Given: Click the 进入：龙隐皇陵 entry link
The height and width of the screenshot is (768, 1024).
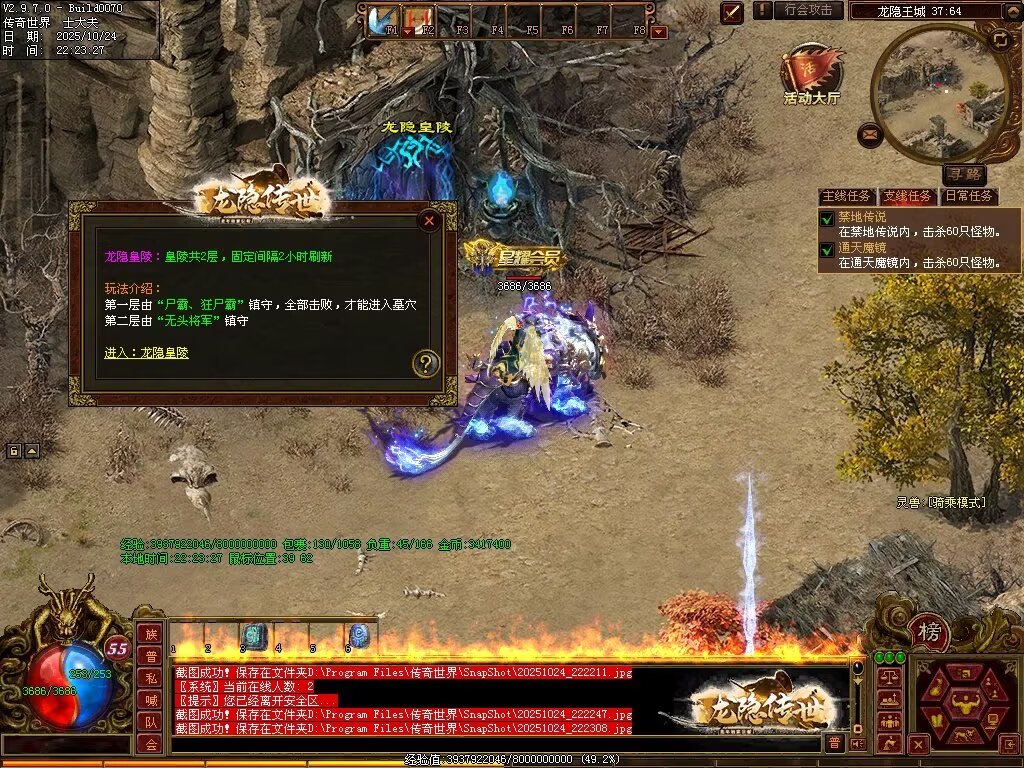Looking at the screenshot, I should [x=146, y=352].
